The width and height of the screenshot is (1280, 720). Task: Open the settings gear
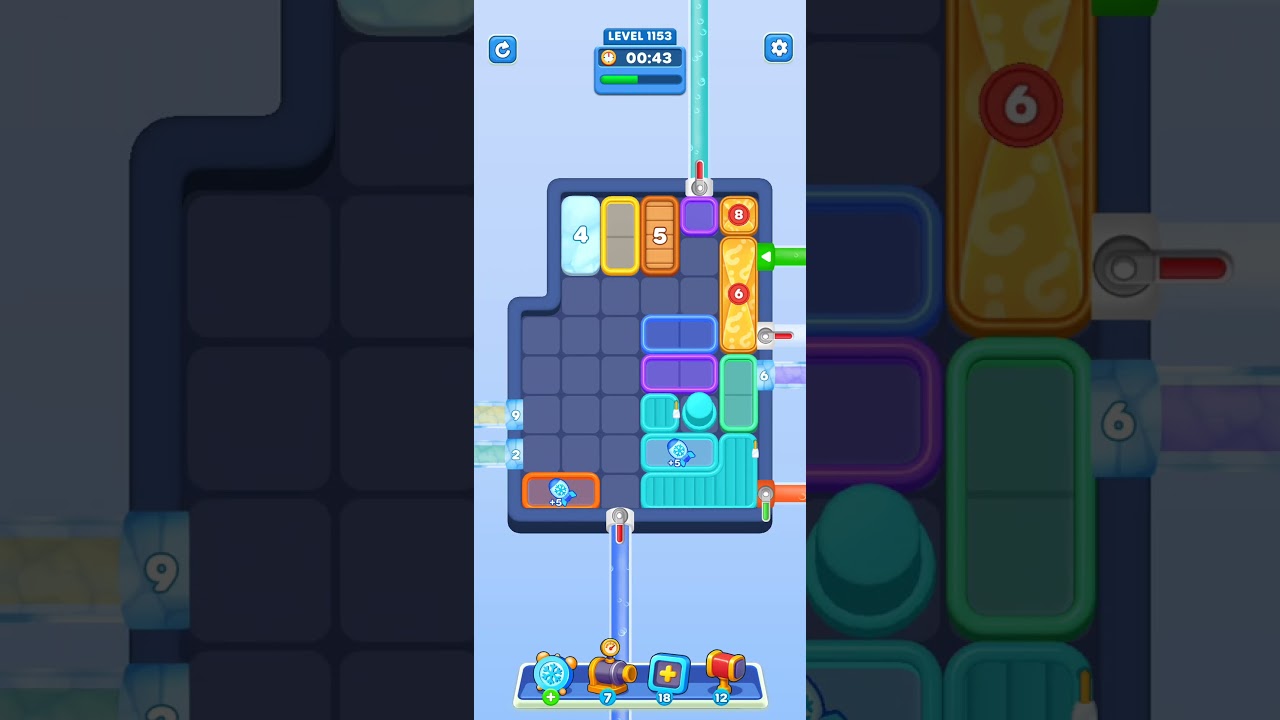[x=779, y=47]
